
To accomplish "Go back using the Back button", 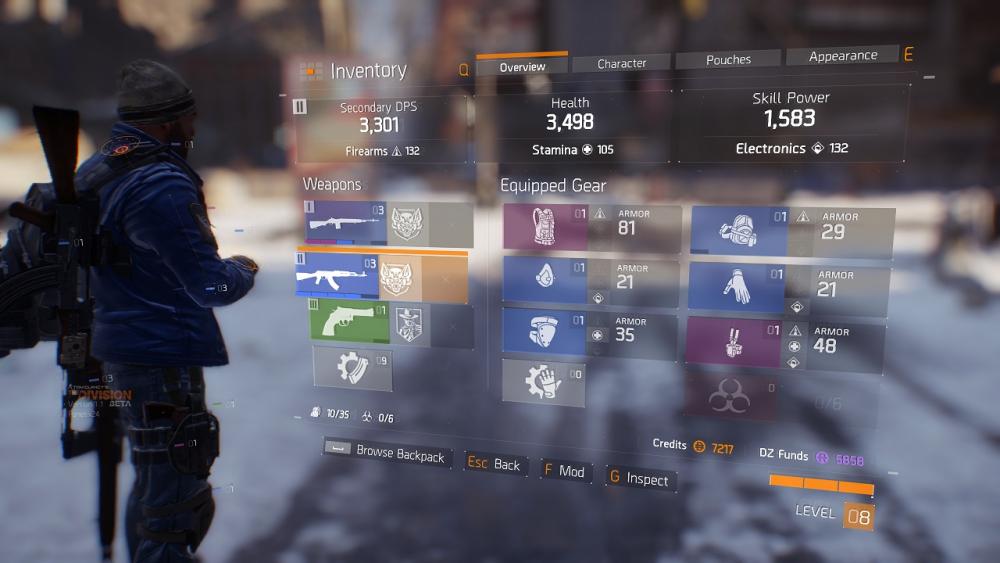I will [x=495, y=464].
